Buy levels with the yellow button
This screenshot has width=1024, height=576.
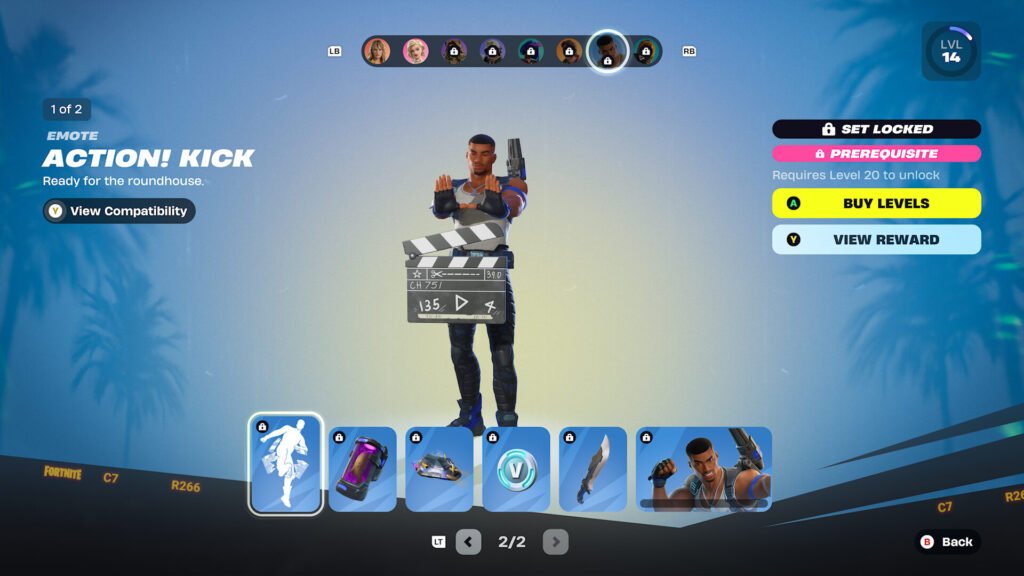[x=876, y=203]
